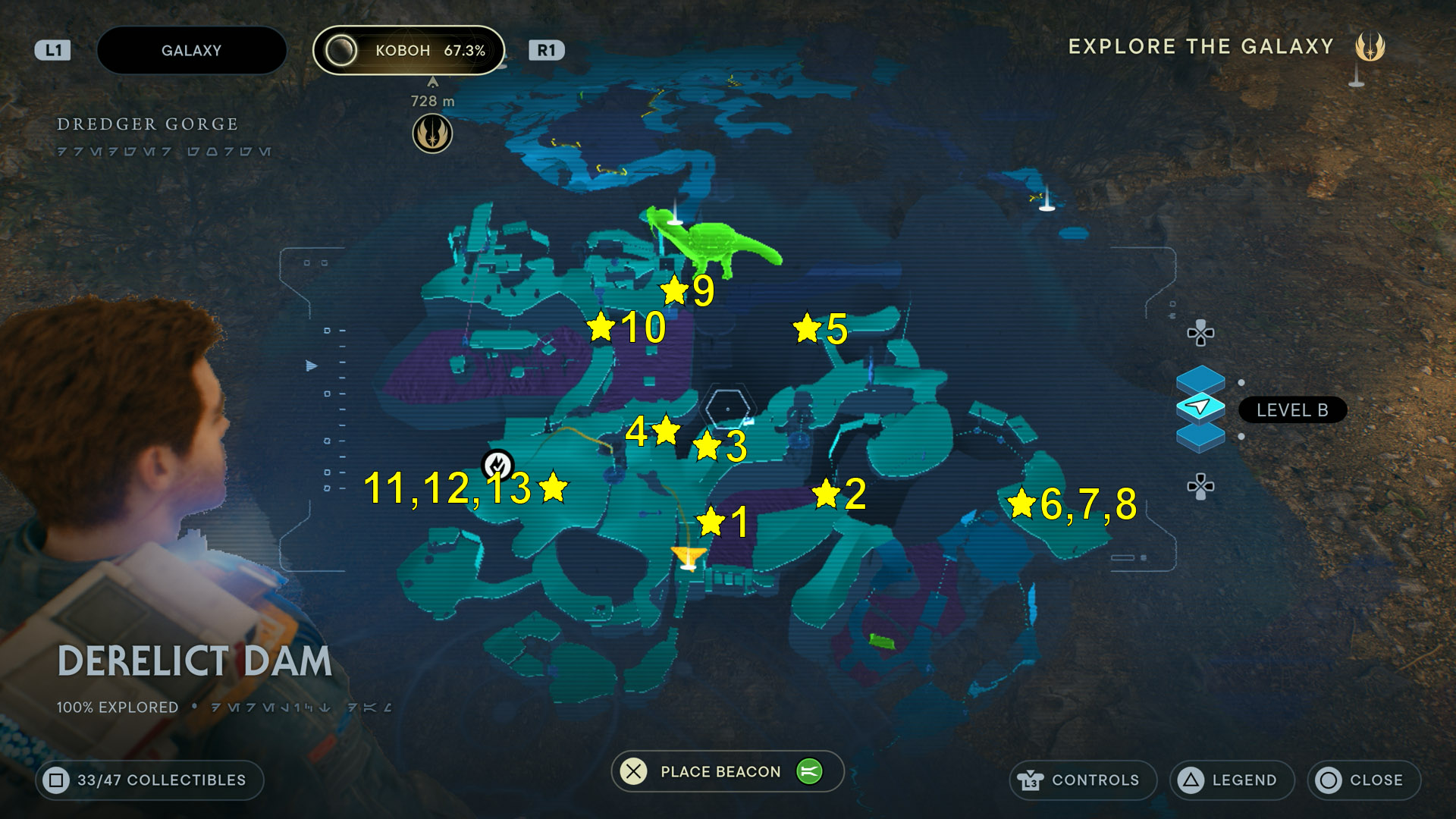Click the 33/47 Collectibles counter
This screenshot has width=1456, height=819.
pyautogui.click(x=149, y=780)
